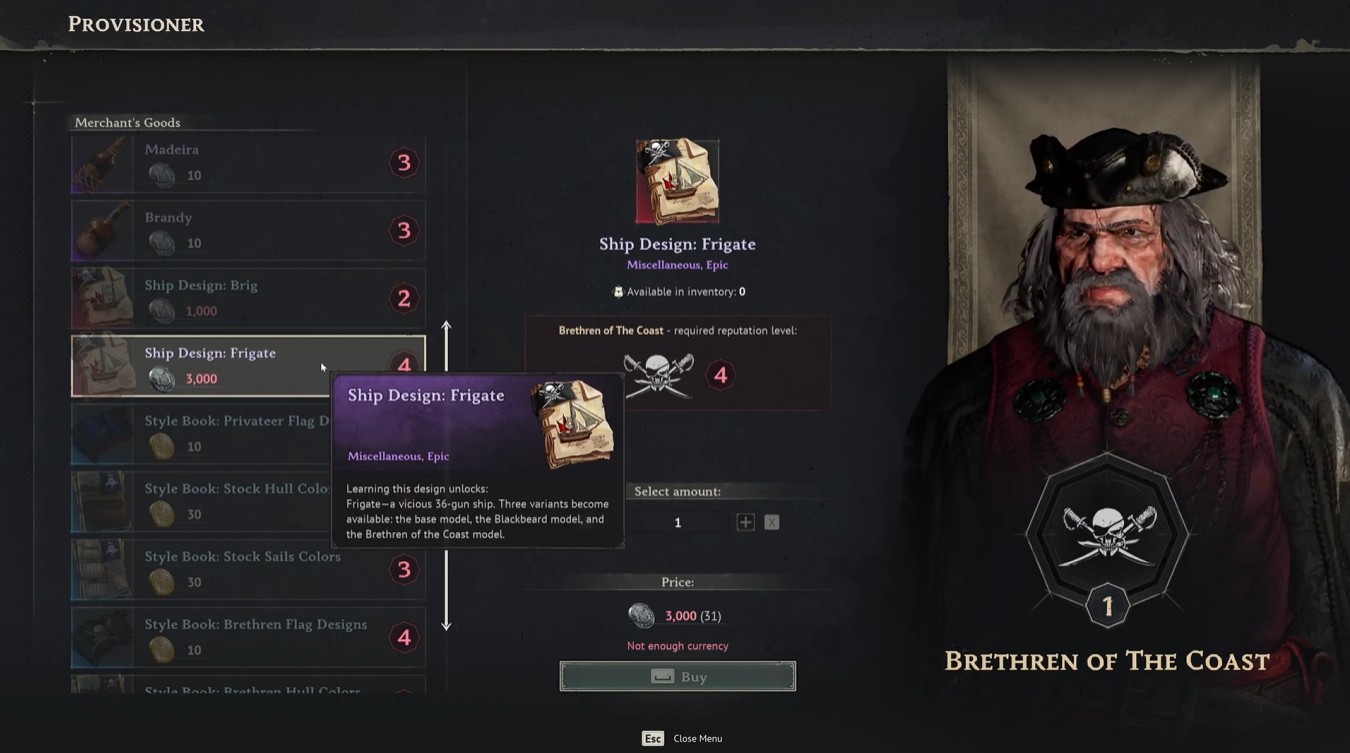The image size is (1350, 753).
Task: Pick the Ship Design: Frigate row
Action: pyautogui.click(x=220, y=366)
